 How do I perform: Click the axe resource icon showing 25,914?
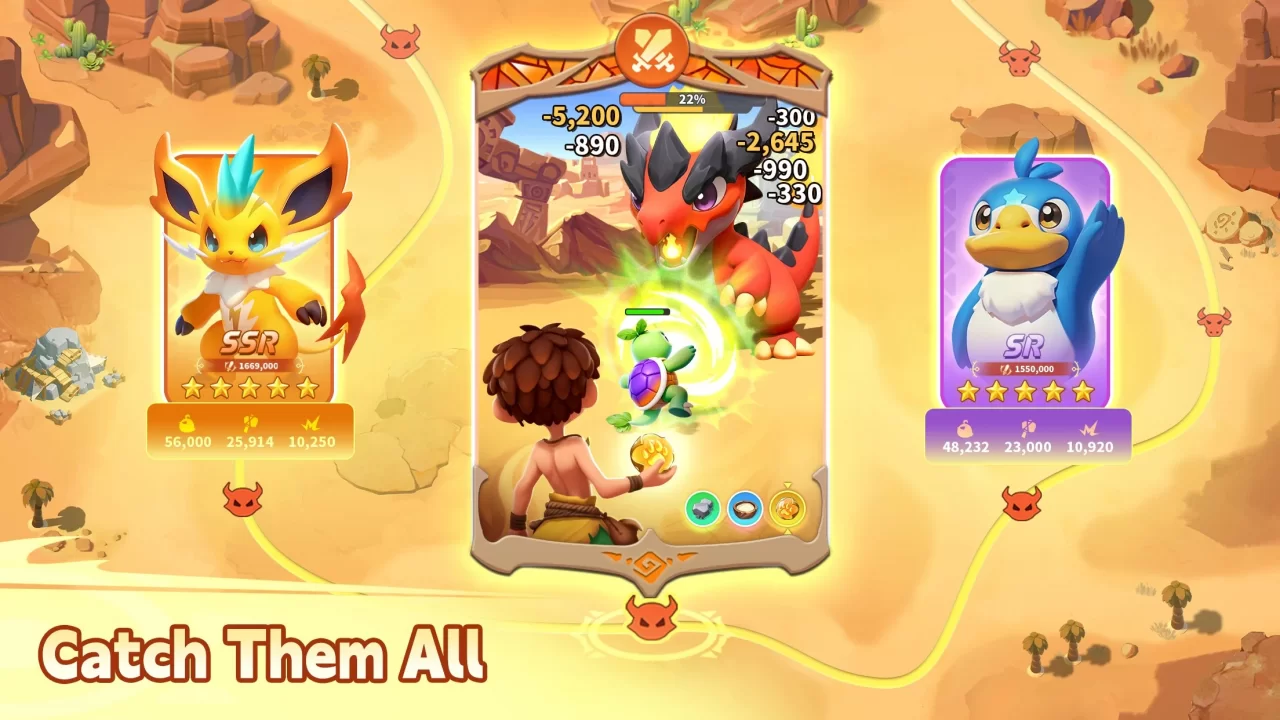point(251,425)
